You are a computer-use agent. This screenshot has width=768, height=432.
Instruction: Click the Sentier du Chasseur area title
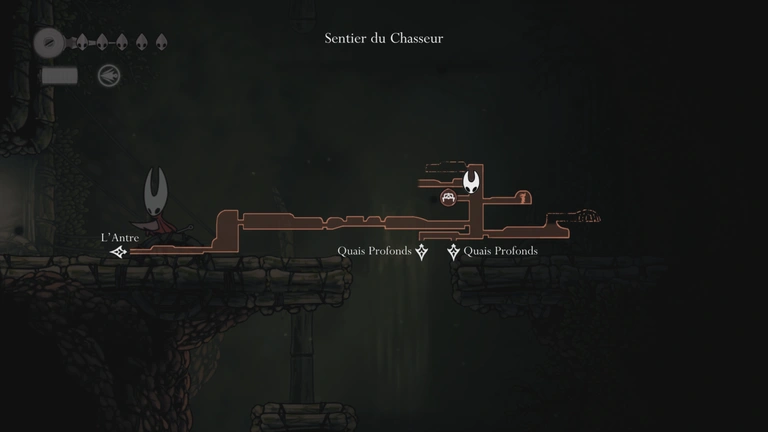pyautogui.click(x=384, y=39)
